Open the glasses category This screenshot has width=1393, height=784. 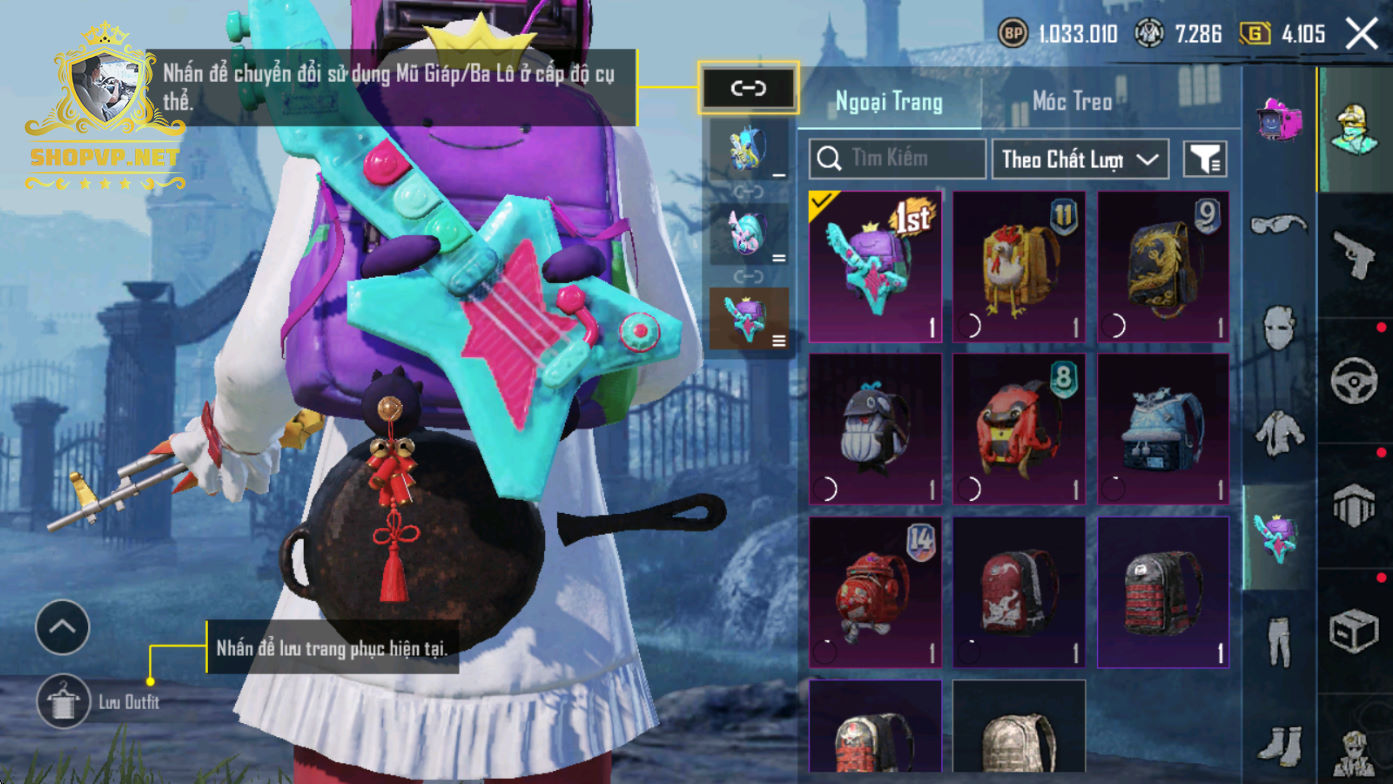tap(1278, 223)
